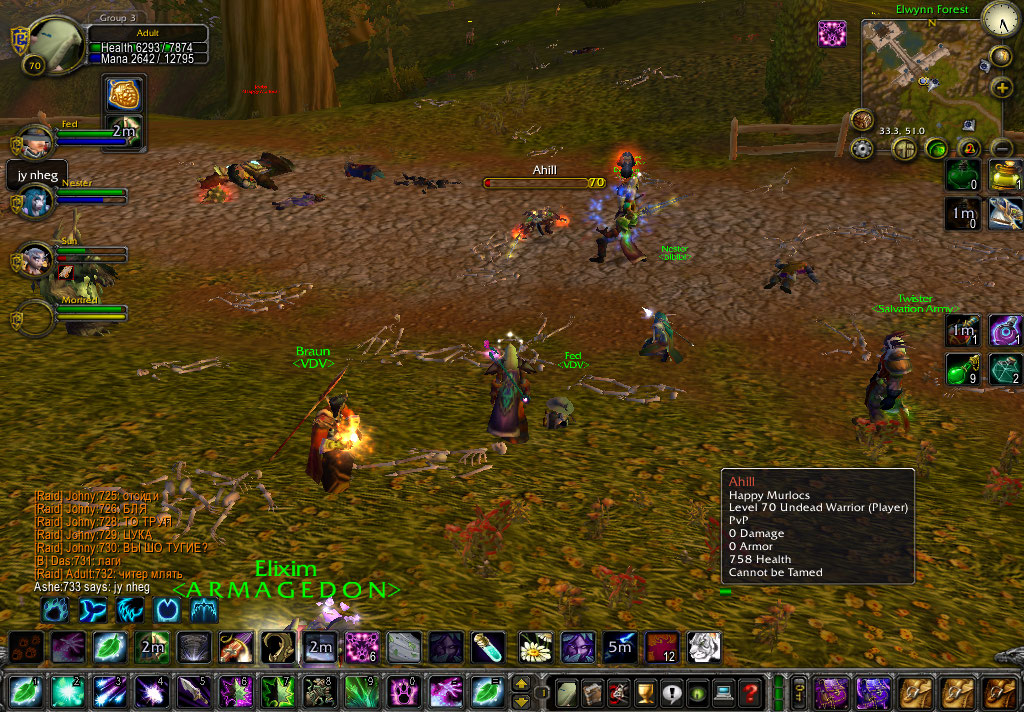The width and height of the screenshot is (1024, 712).
Task: Activate the paw print ability in slot 0
Action: 401,692
